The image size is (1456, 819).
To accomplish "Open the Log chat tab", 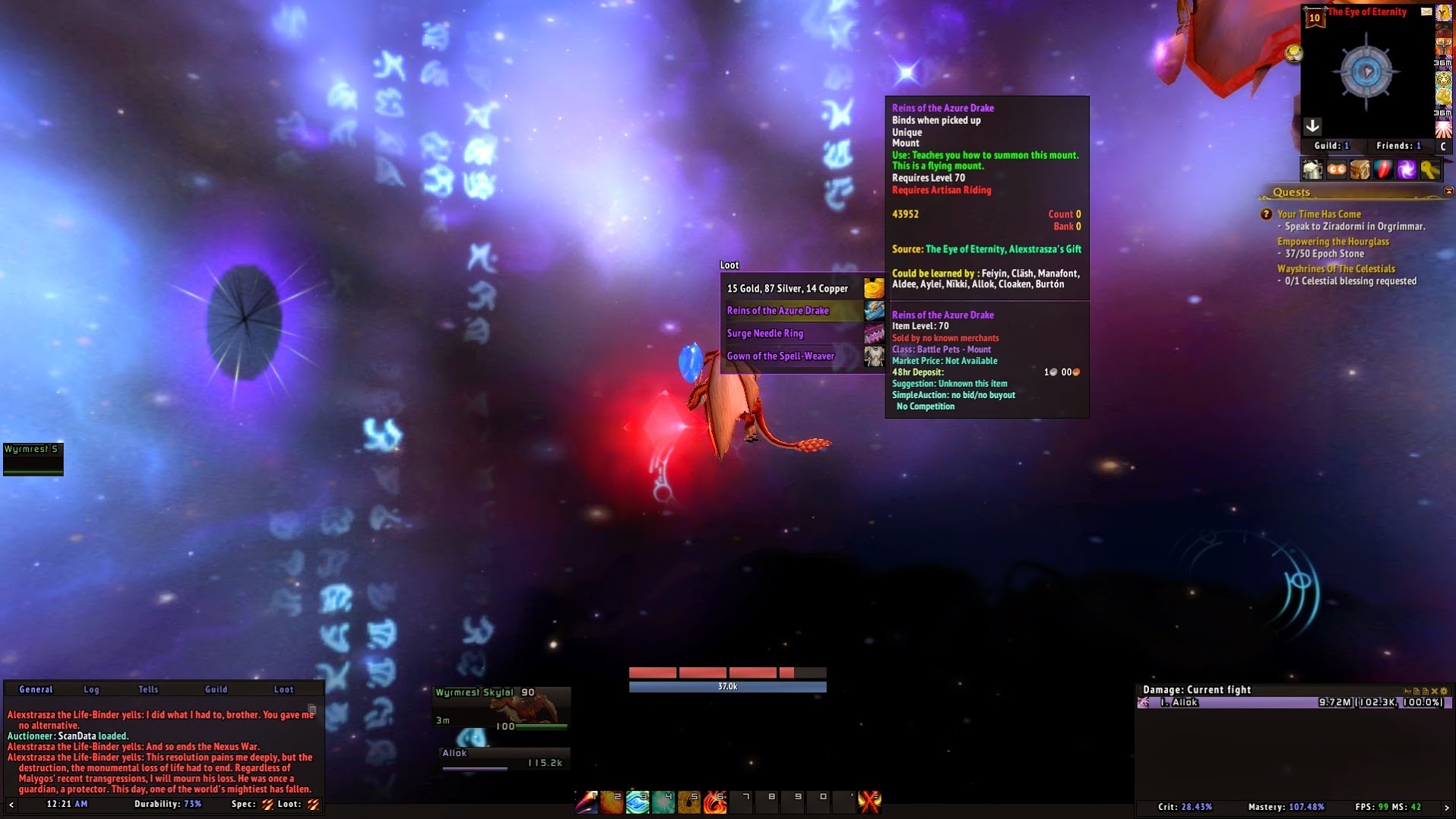I will tap(91, 690).
